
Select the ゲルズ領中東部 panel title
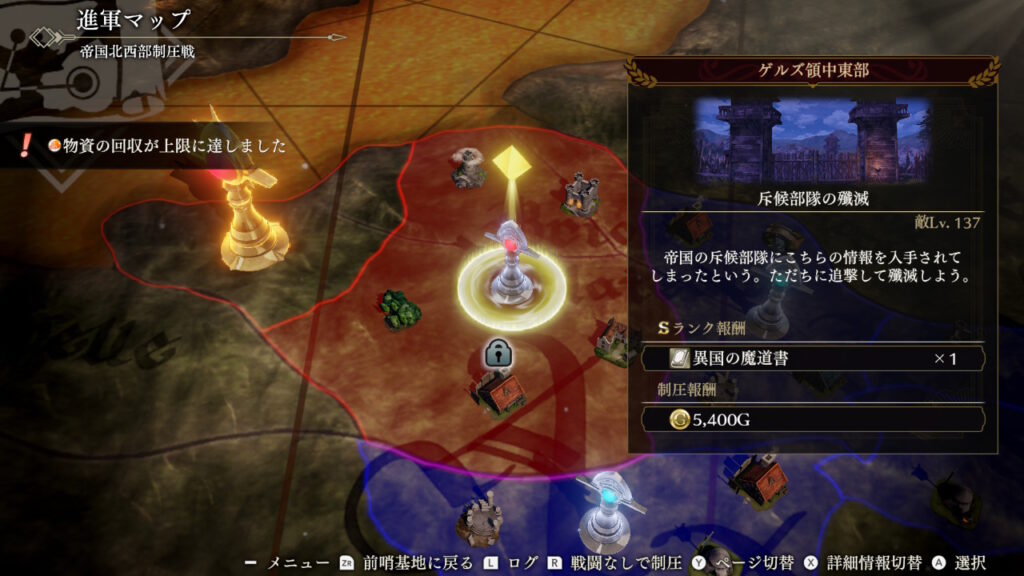coord(812,73)
